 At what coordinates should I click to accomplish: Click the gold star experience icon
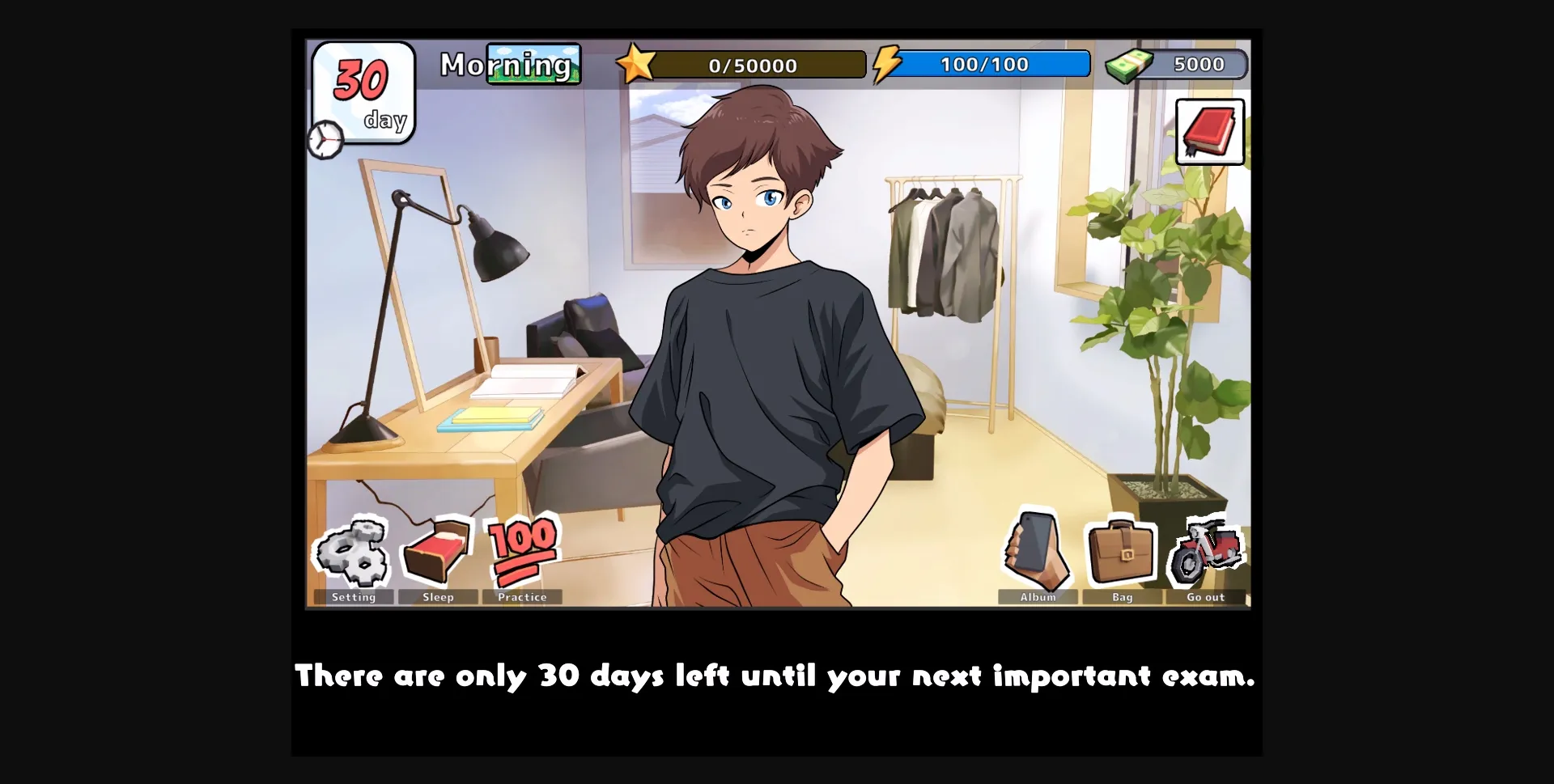(x=639, y=62)
